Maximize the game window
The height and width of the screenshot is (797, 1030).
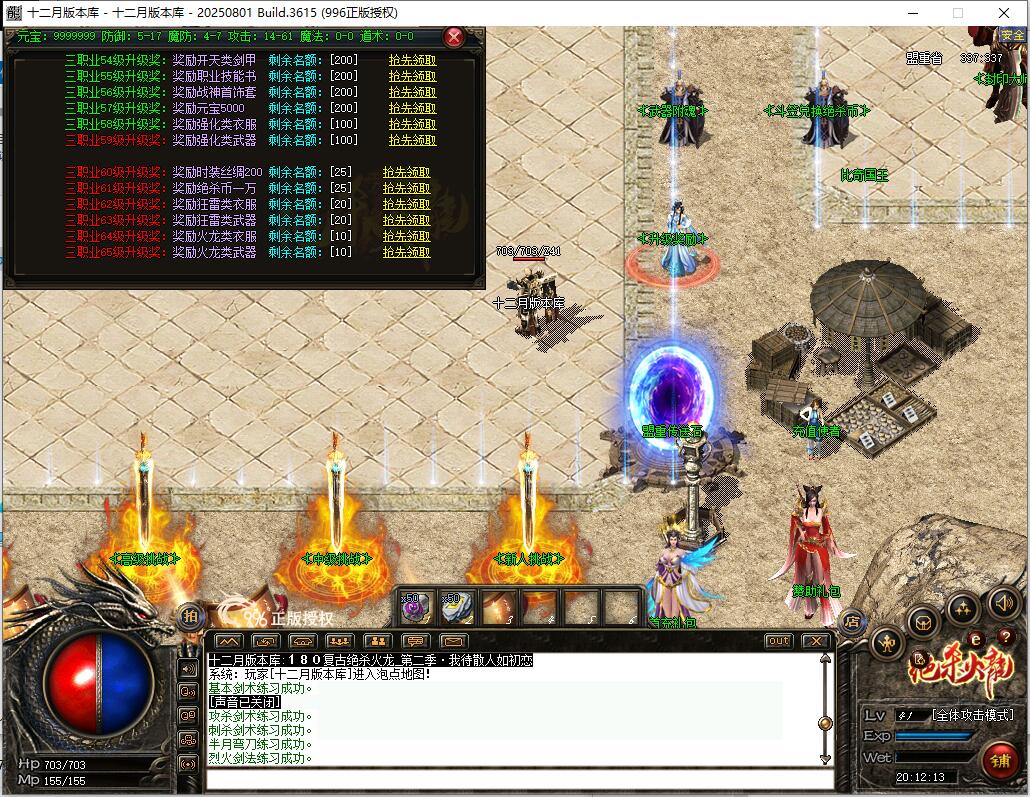pos(957,13)
